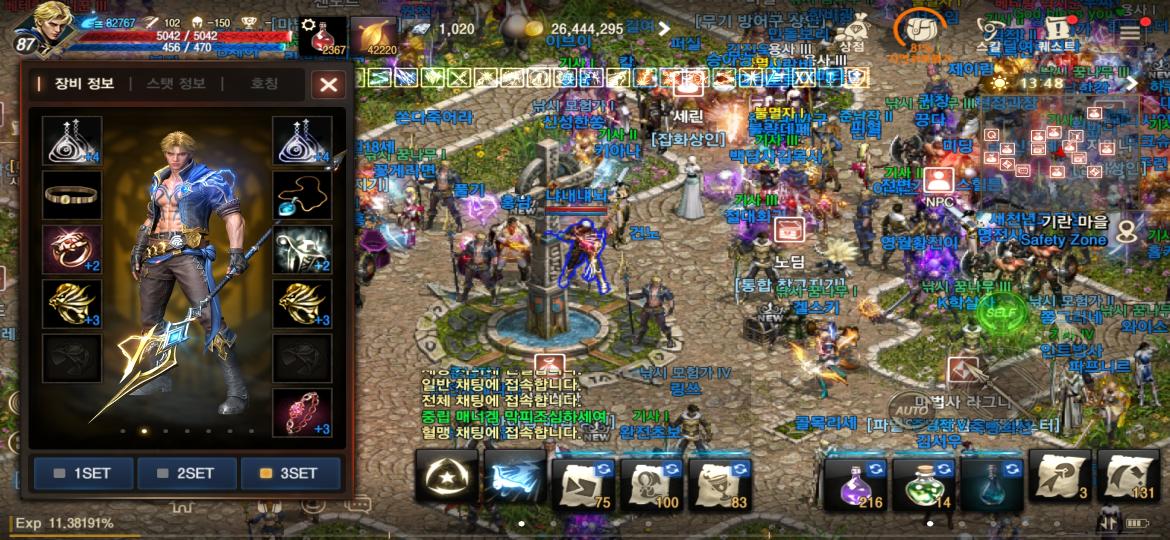View the pink bracelet +3 slot

coord(302,412)
